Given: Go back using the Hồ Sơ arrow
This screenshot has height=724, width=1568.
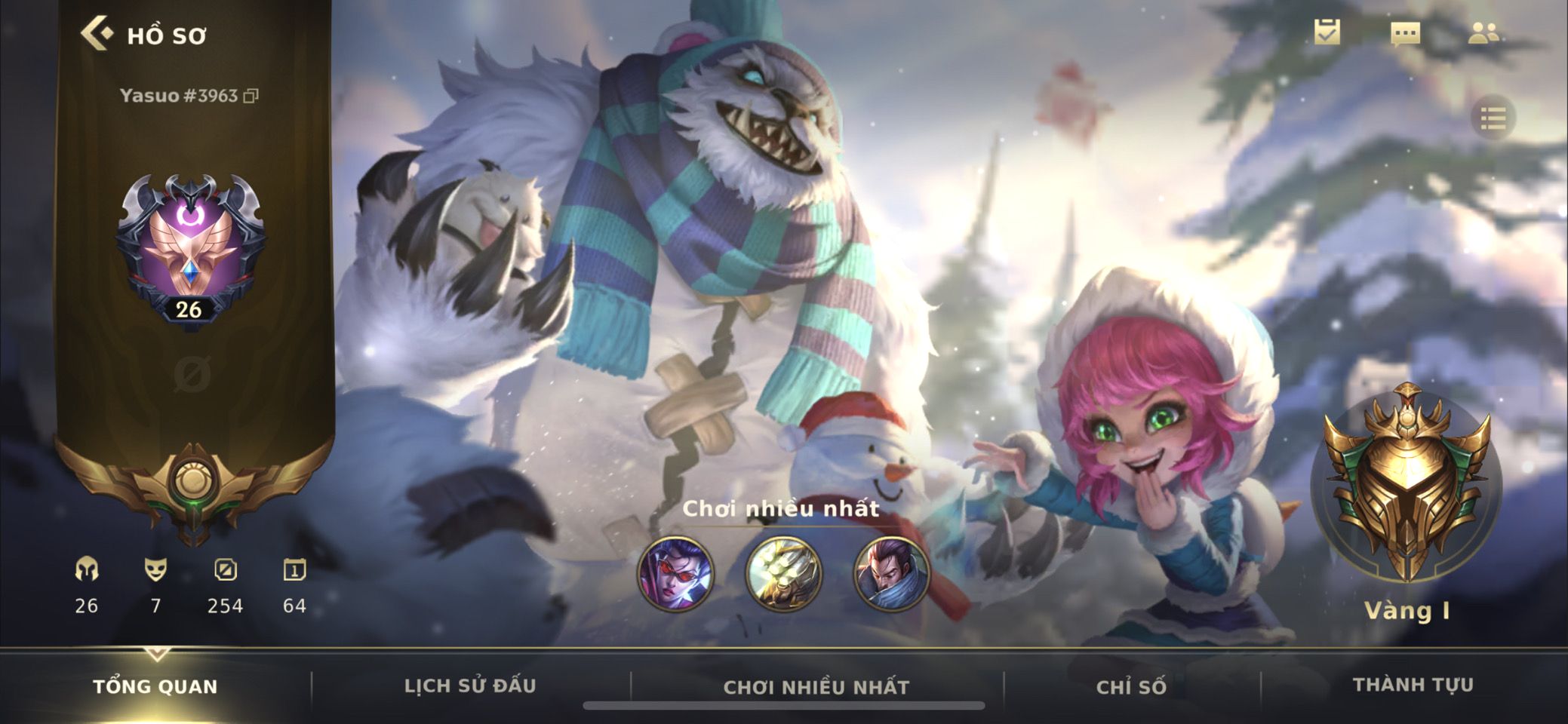Looking at the screenshot, I should (97, 34).
